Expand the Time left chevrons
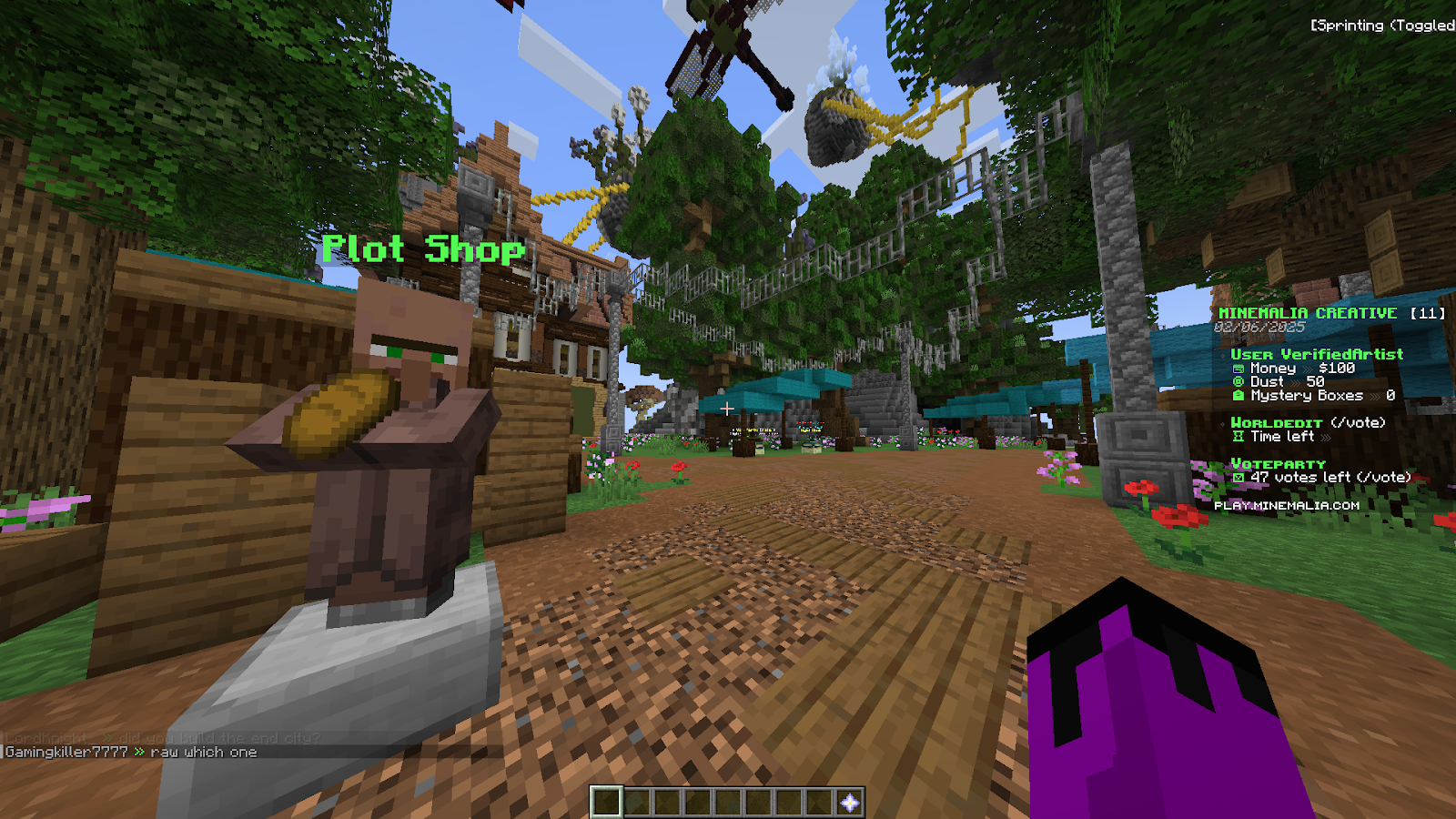Image resolution: width=1456 pixels, height=819 pixels. tap(1325, 437)
